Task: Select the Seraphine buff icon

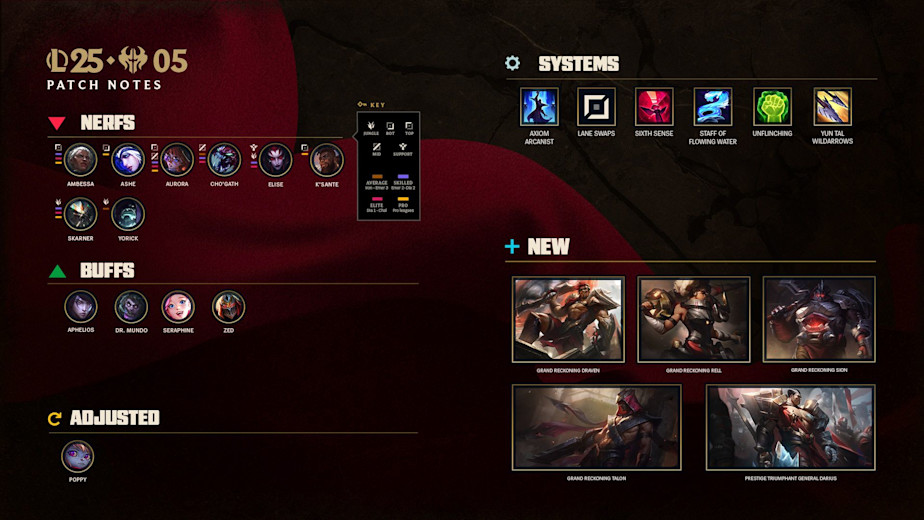Action: pyautogui.click(x=178, y=307)
